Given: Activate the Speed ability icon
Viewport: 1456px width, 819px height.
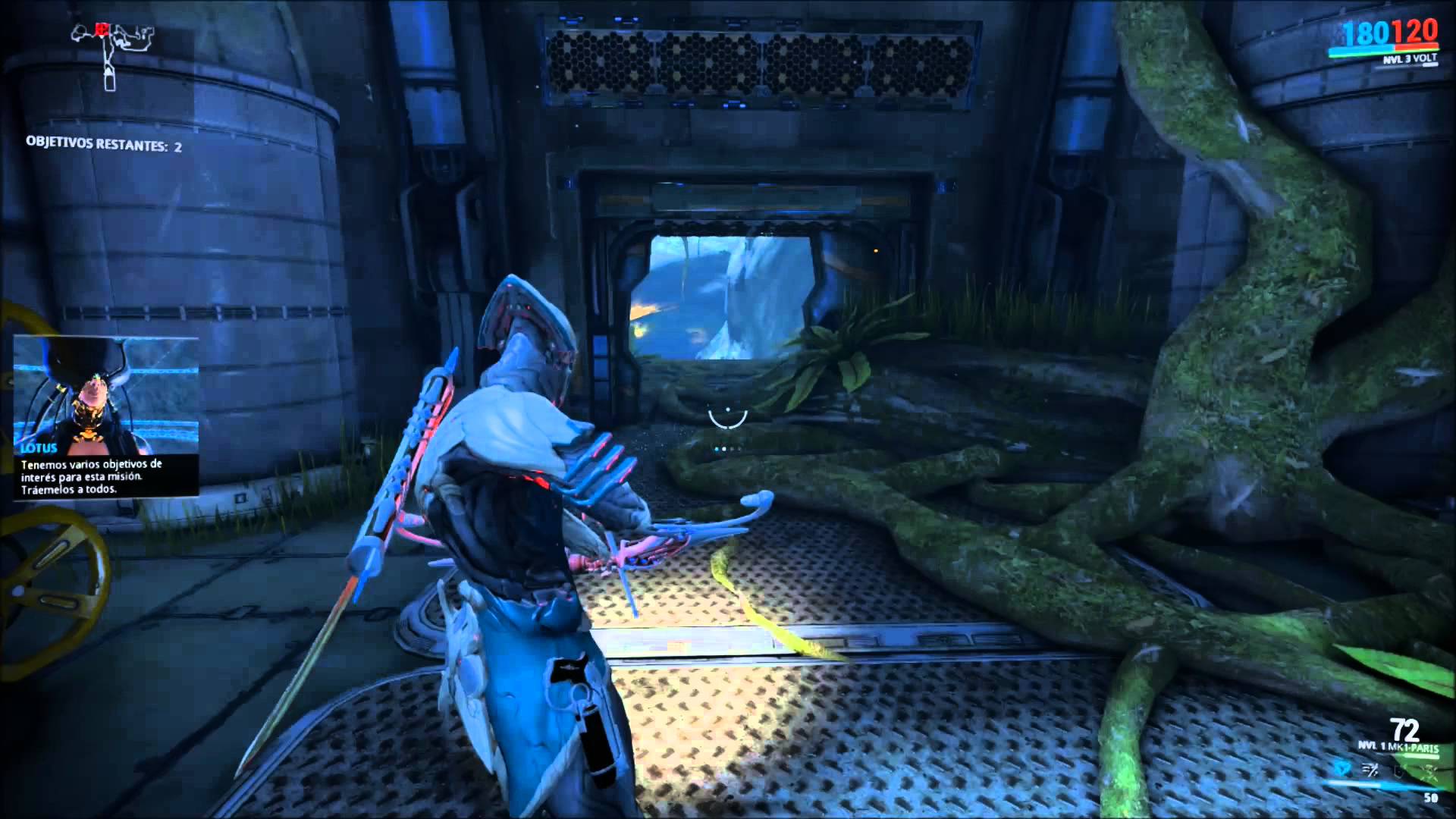Looking at the screenshot, I should [1371, 772].
